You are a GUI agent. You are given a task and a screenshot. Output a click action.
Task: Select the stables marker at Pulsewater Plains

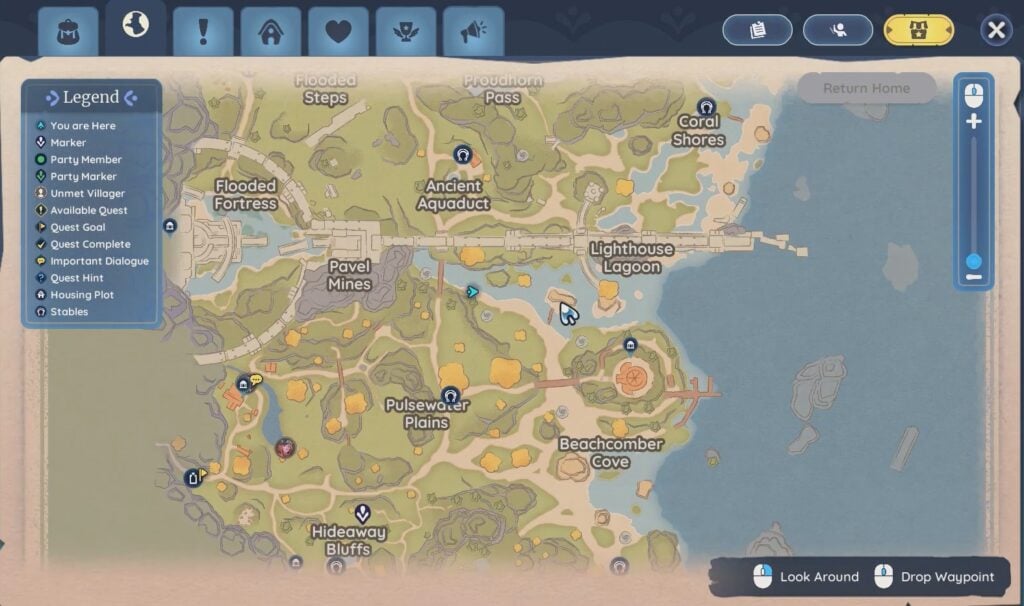[450, 395]
